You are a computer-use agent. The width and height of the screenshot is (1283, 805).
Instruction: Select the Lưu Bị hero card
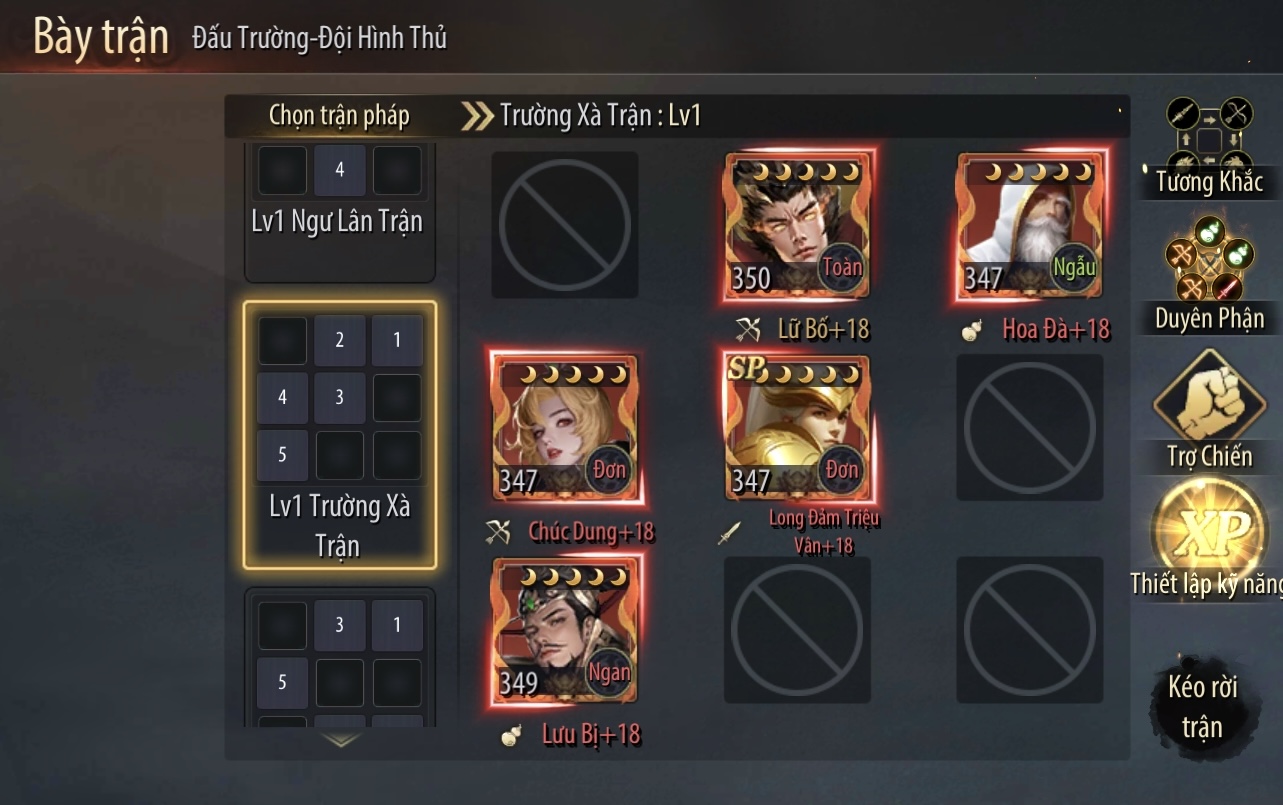click(565, 630)
